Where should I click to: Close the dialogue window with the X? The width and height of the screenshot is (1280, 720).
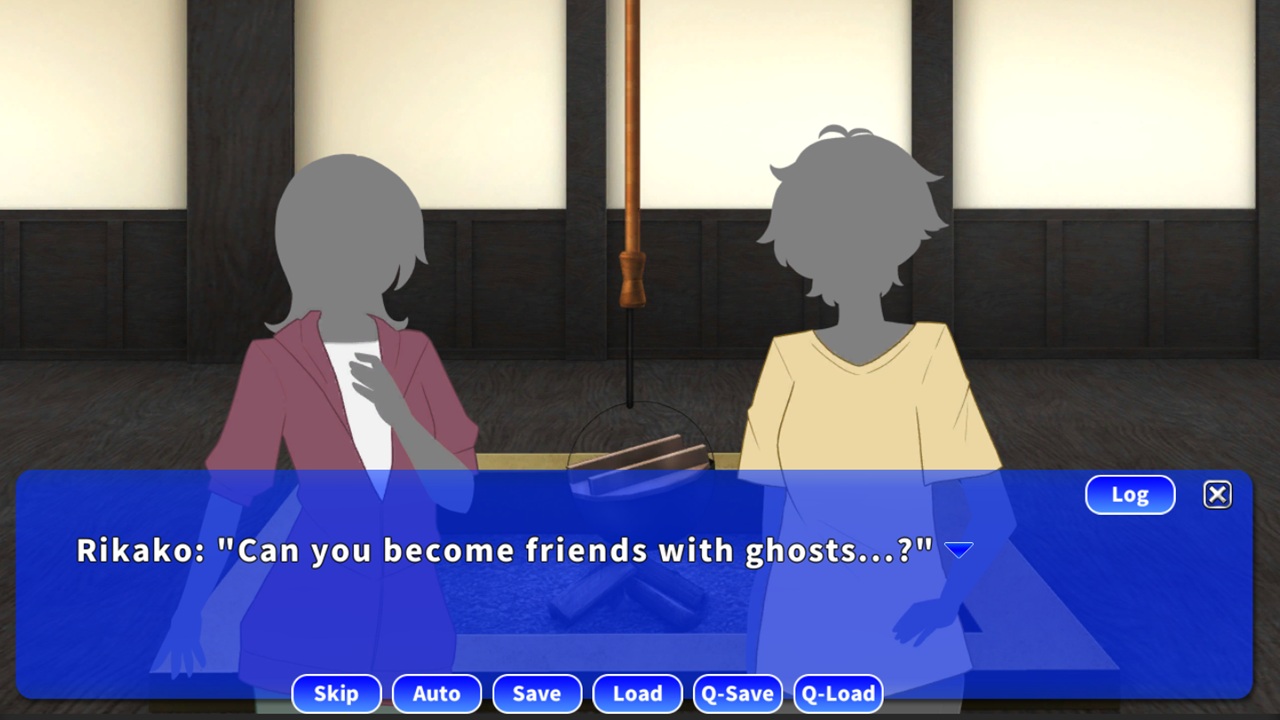[1217, 494]
